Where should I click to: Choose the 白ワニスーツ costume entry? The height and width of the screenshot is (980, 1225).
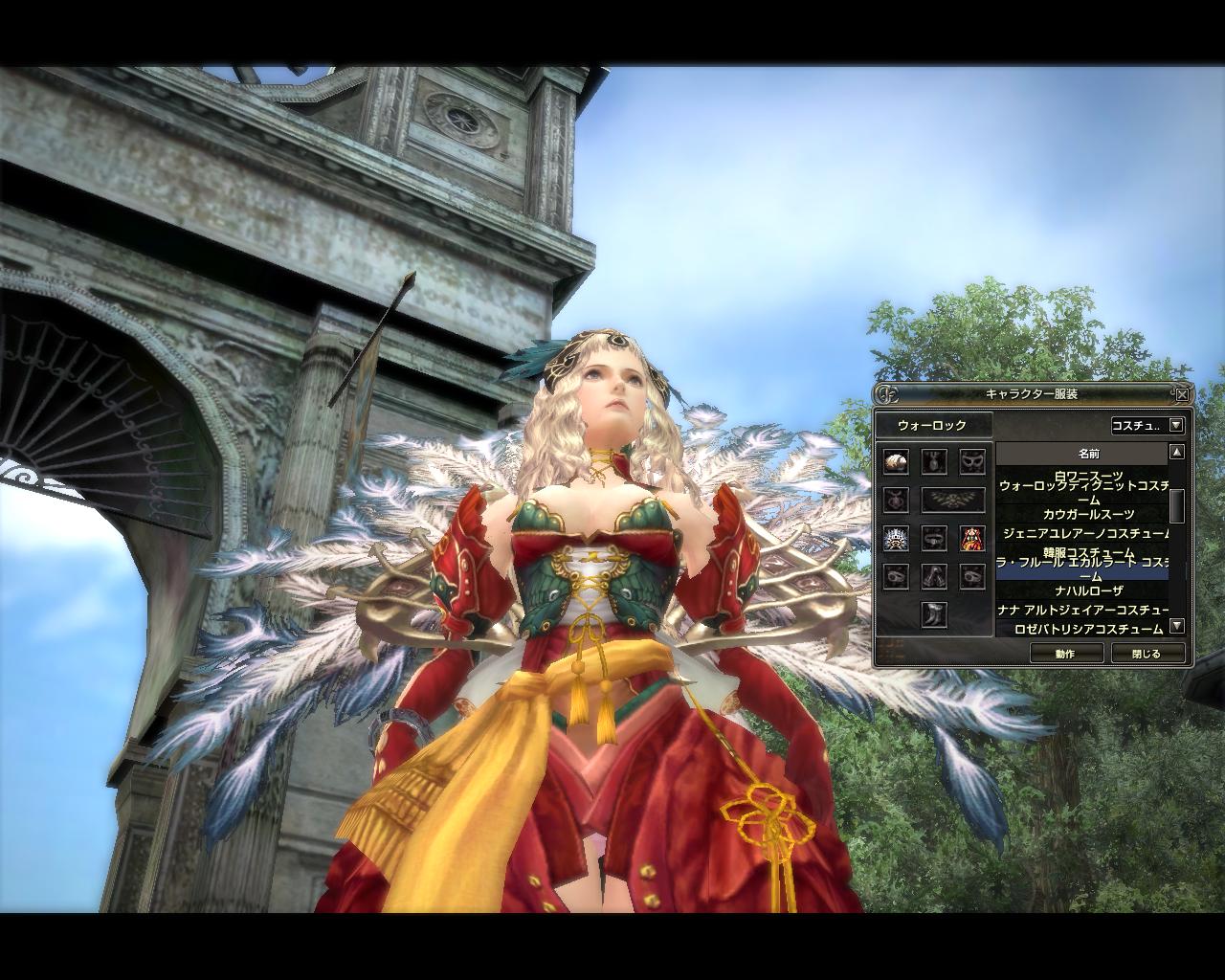pyautogui.click(x=1081, y=476)
